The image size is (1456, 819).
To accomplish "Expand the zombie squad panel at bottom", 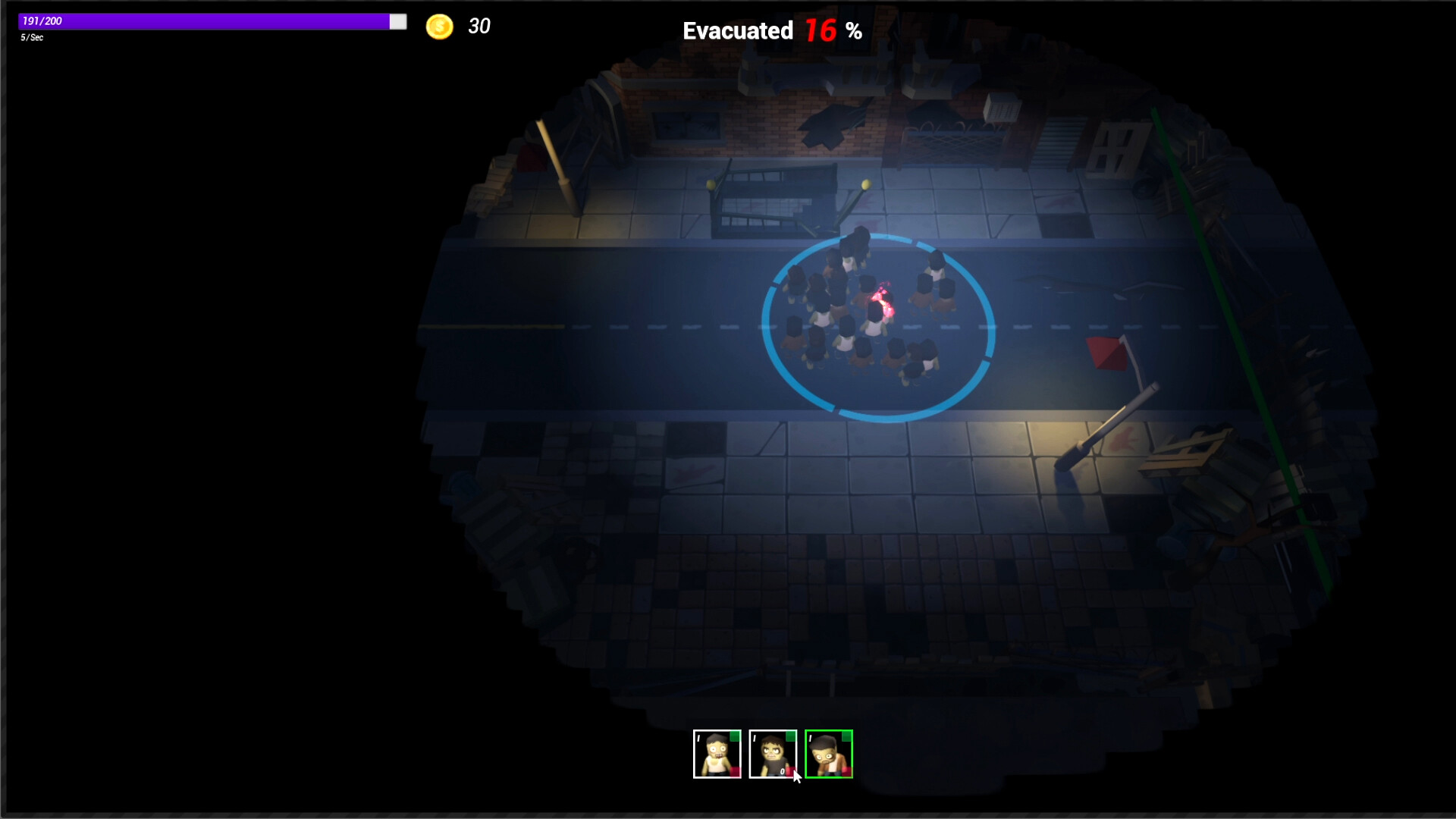I will pos(772,753).
